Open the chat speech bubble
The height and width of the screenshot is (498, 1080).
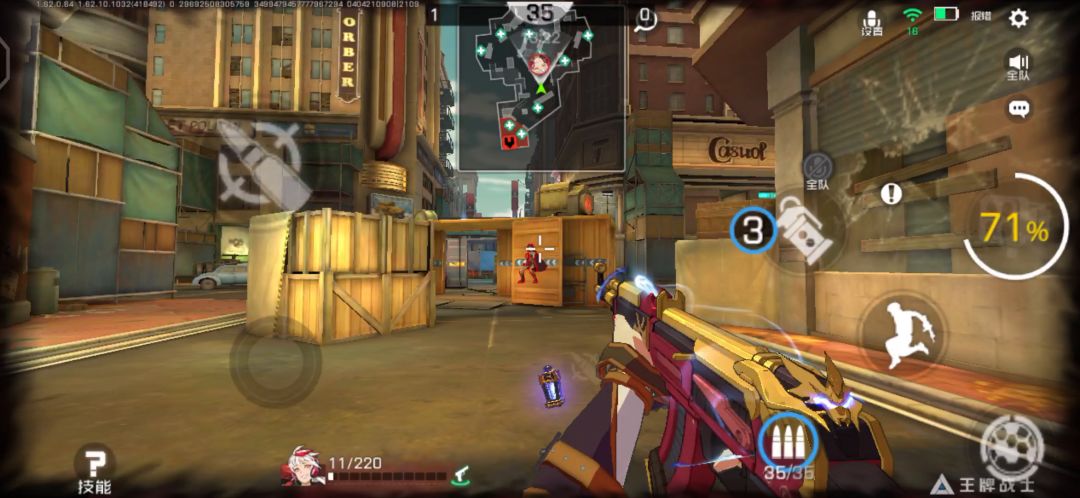tap(1019, 109)
